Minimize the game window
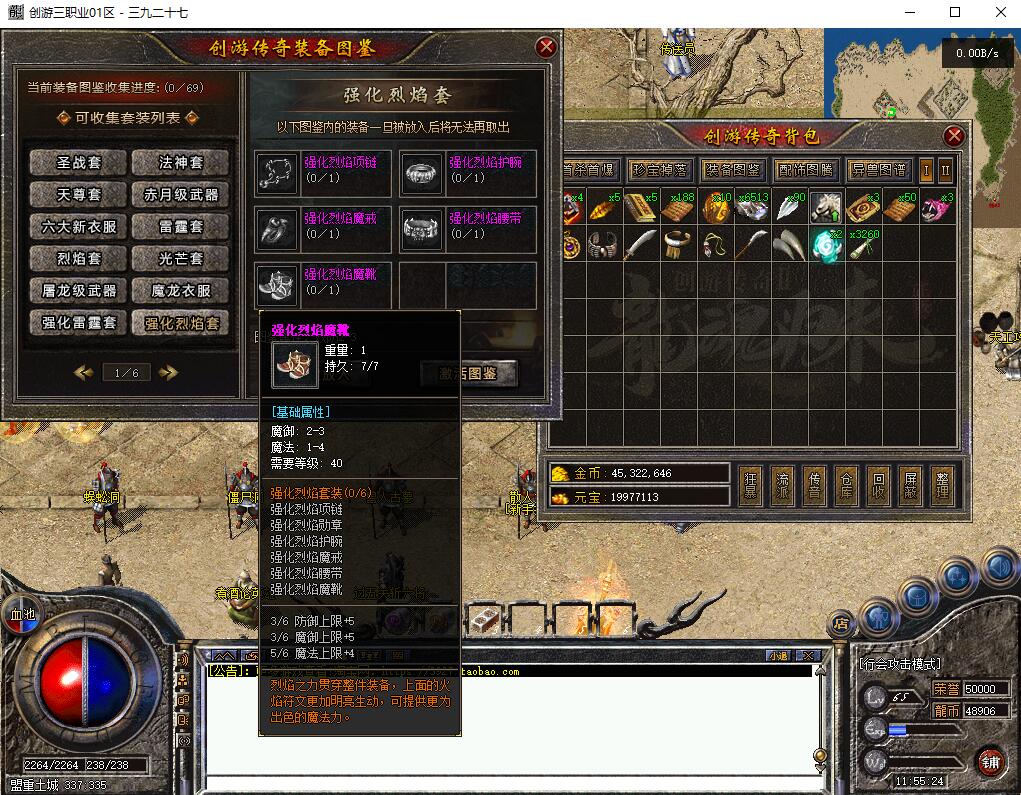This screenshot has height=795, width=1021. coord(910,12)
